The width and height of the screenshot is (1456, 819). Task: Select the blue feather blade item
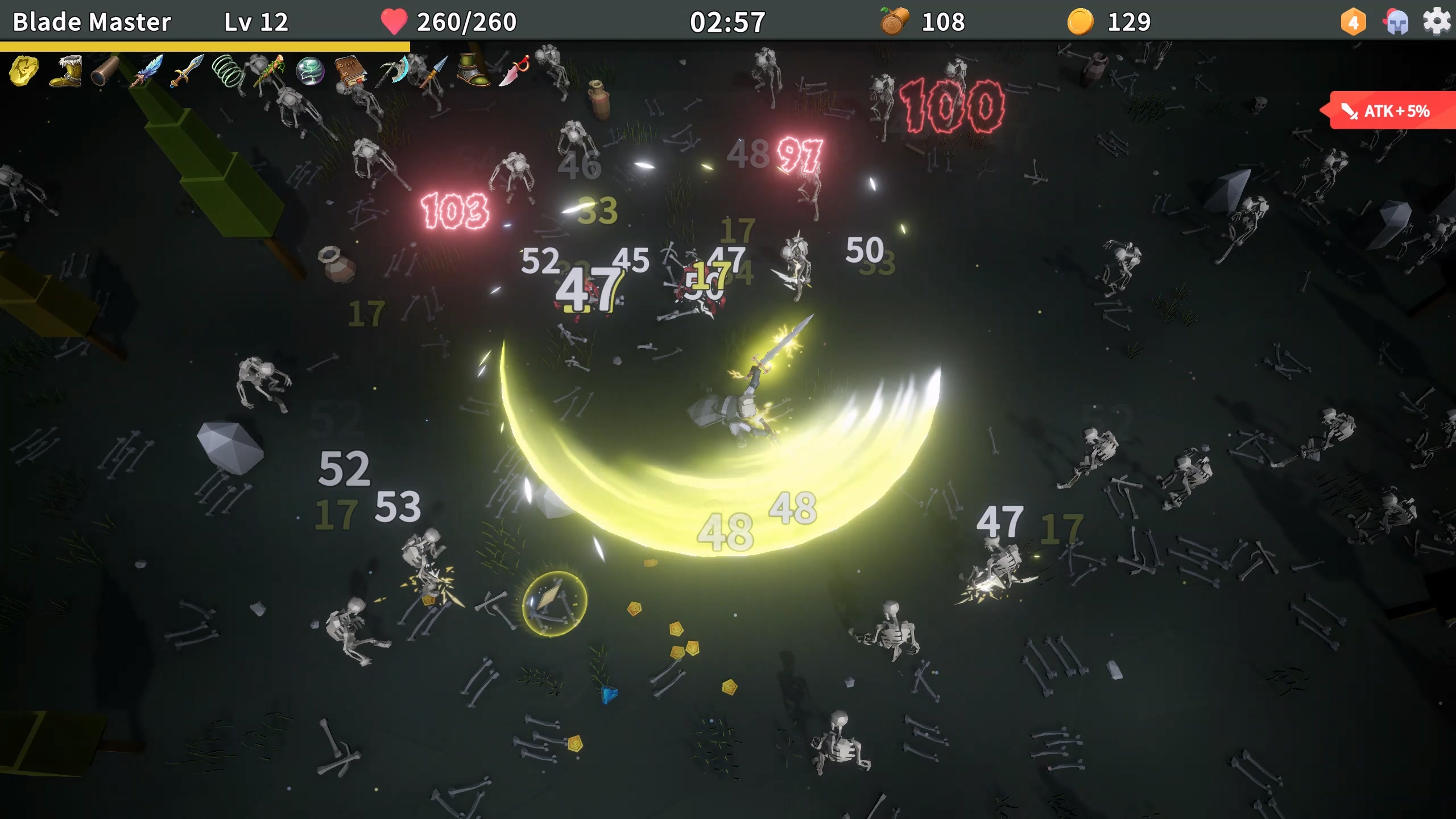click(x=147, y=71)
